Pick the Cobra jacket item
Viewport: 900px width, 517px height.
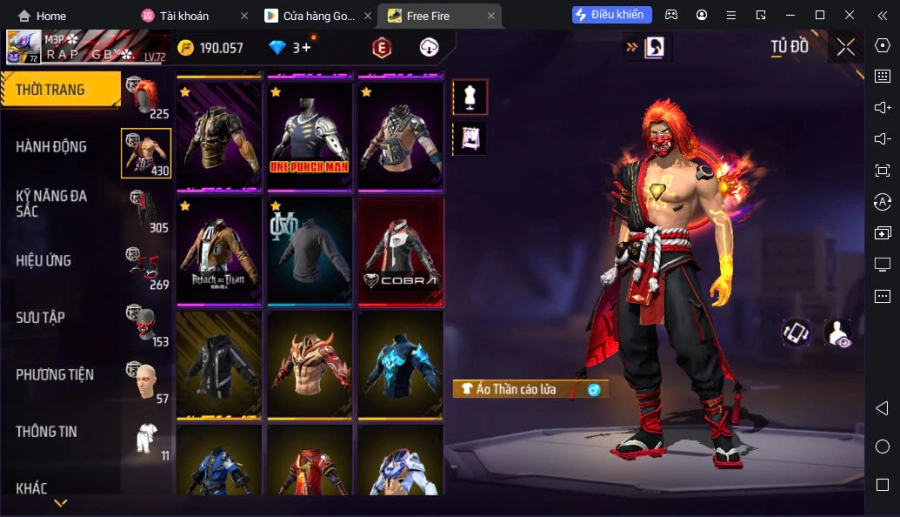[x=400, y=250]
